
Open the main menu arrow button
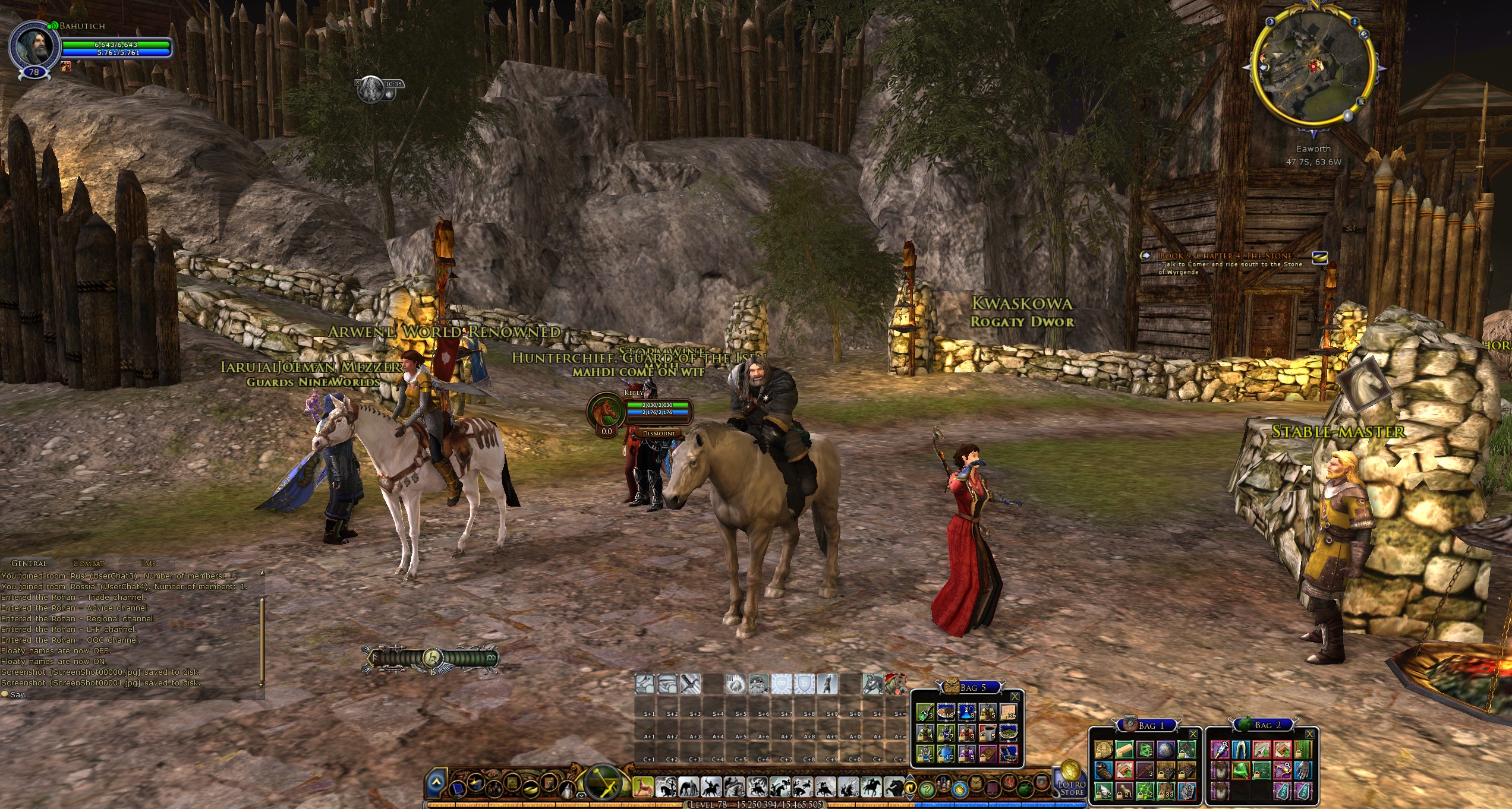pyautogui.click(x=436, y=783)
